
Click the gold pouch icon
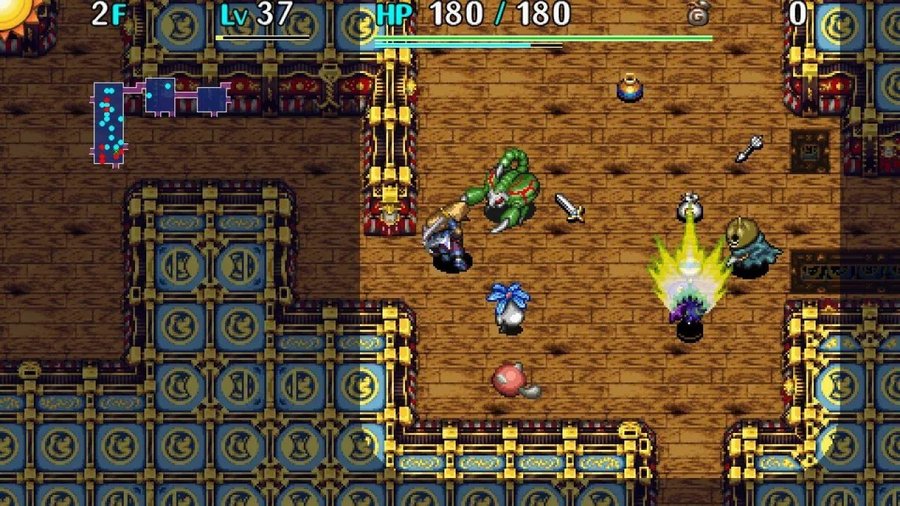pyautogui.click(x=697, y=15)
